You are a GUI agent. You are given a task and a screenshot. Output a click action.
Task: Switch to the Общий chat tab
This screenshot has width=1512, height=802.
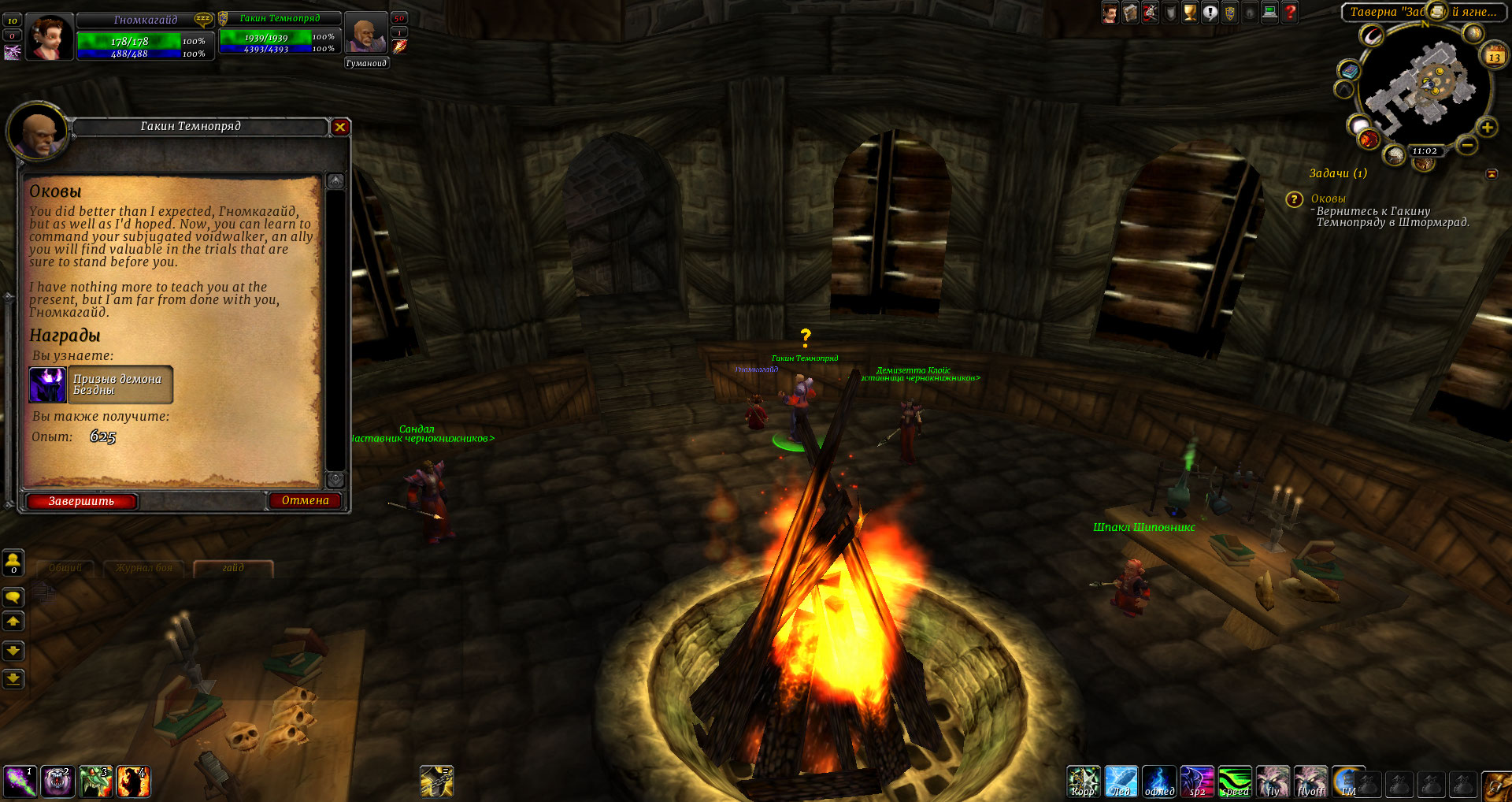pos(65,568)
